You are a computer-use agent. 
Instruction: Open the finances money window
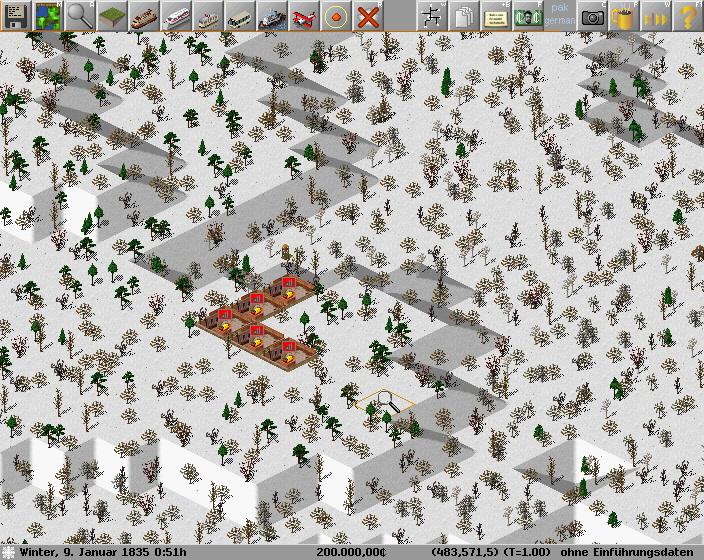(x=526, y=15)
